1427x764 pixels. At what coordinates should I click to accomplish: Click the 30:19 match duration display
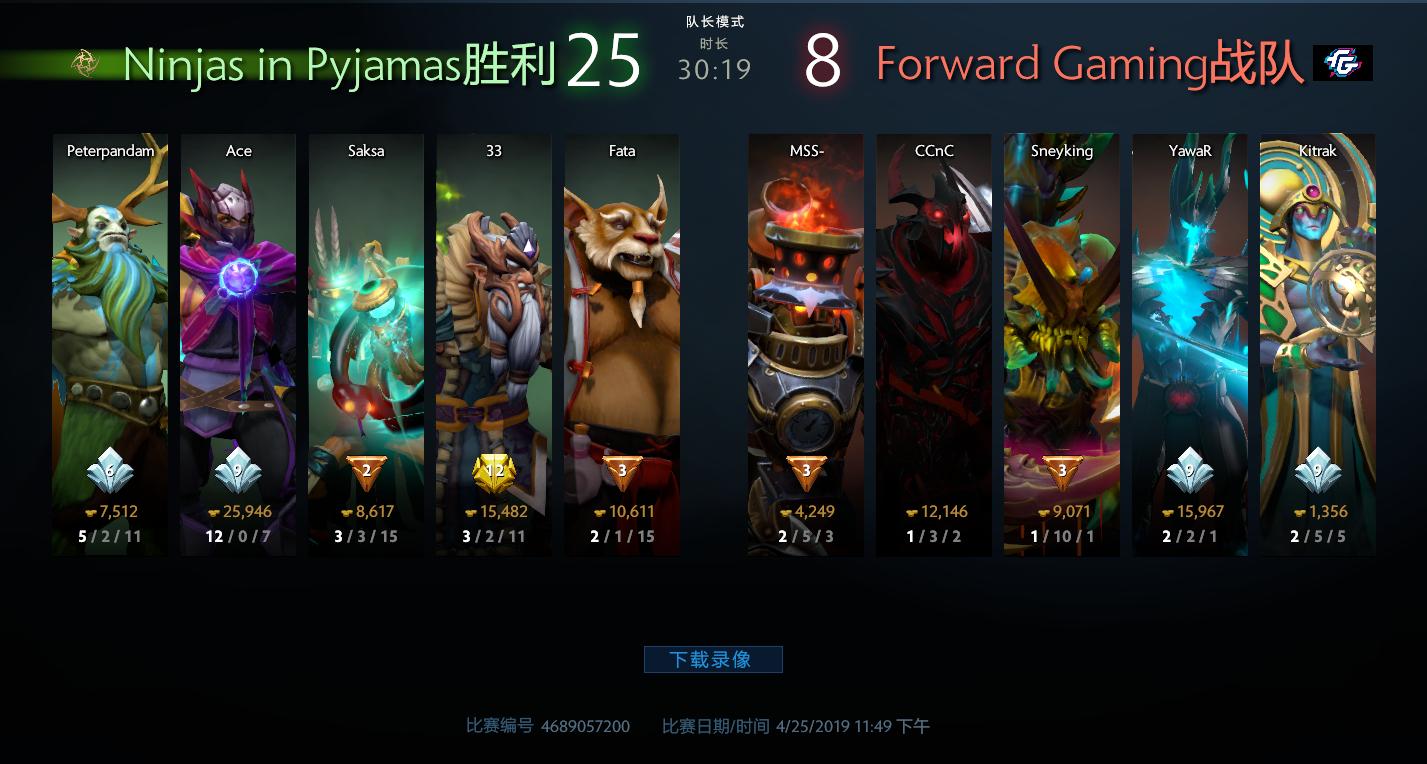point(715,71)
